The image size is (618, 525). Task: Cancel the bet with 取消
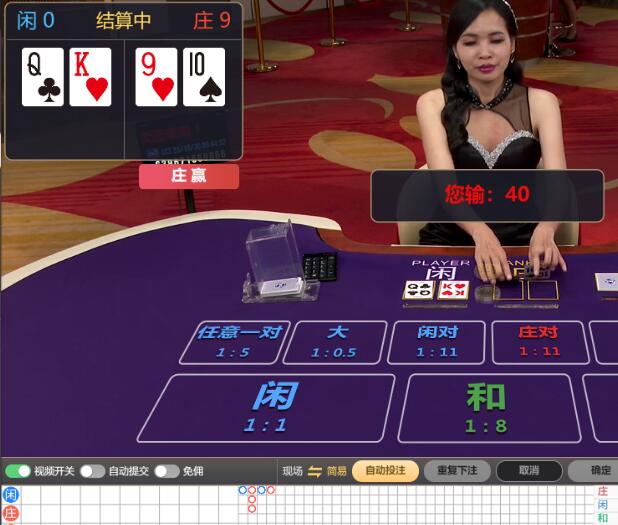(529, 471)
